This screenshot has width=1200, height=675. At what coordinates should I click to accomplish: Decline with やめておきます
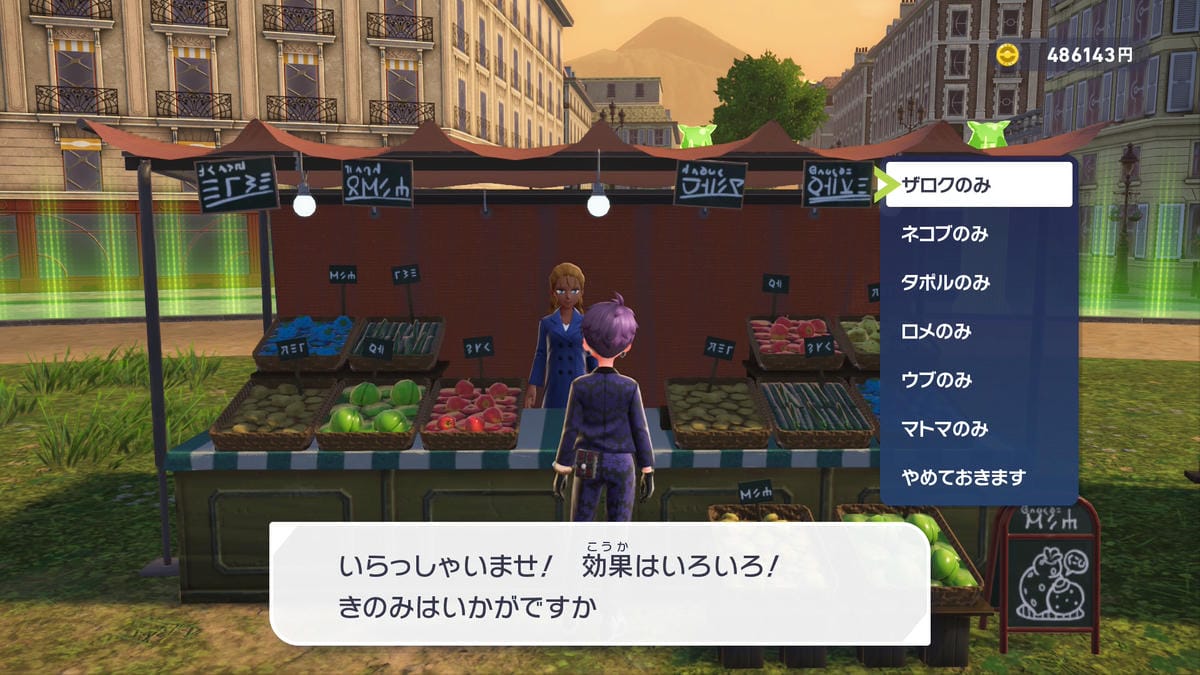coord(978,478)
